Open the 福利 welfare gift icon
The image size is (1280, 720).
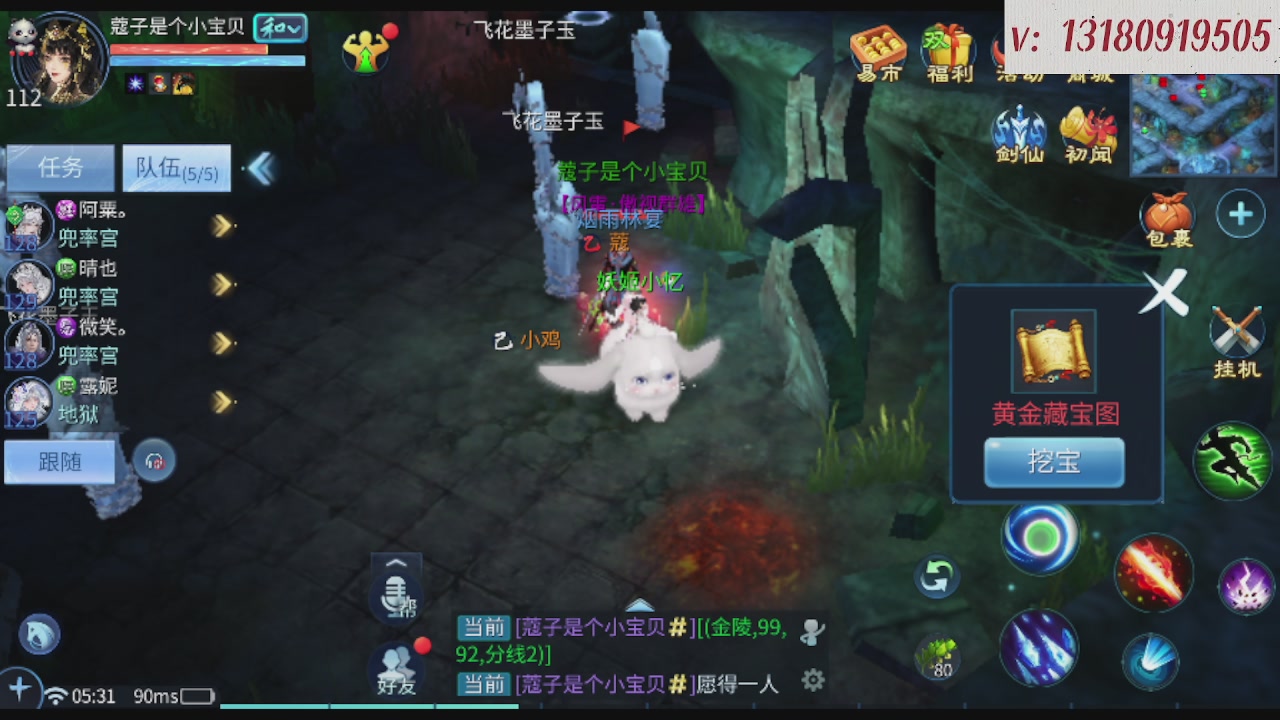948,45
